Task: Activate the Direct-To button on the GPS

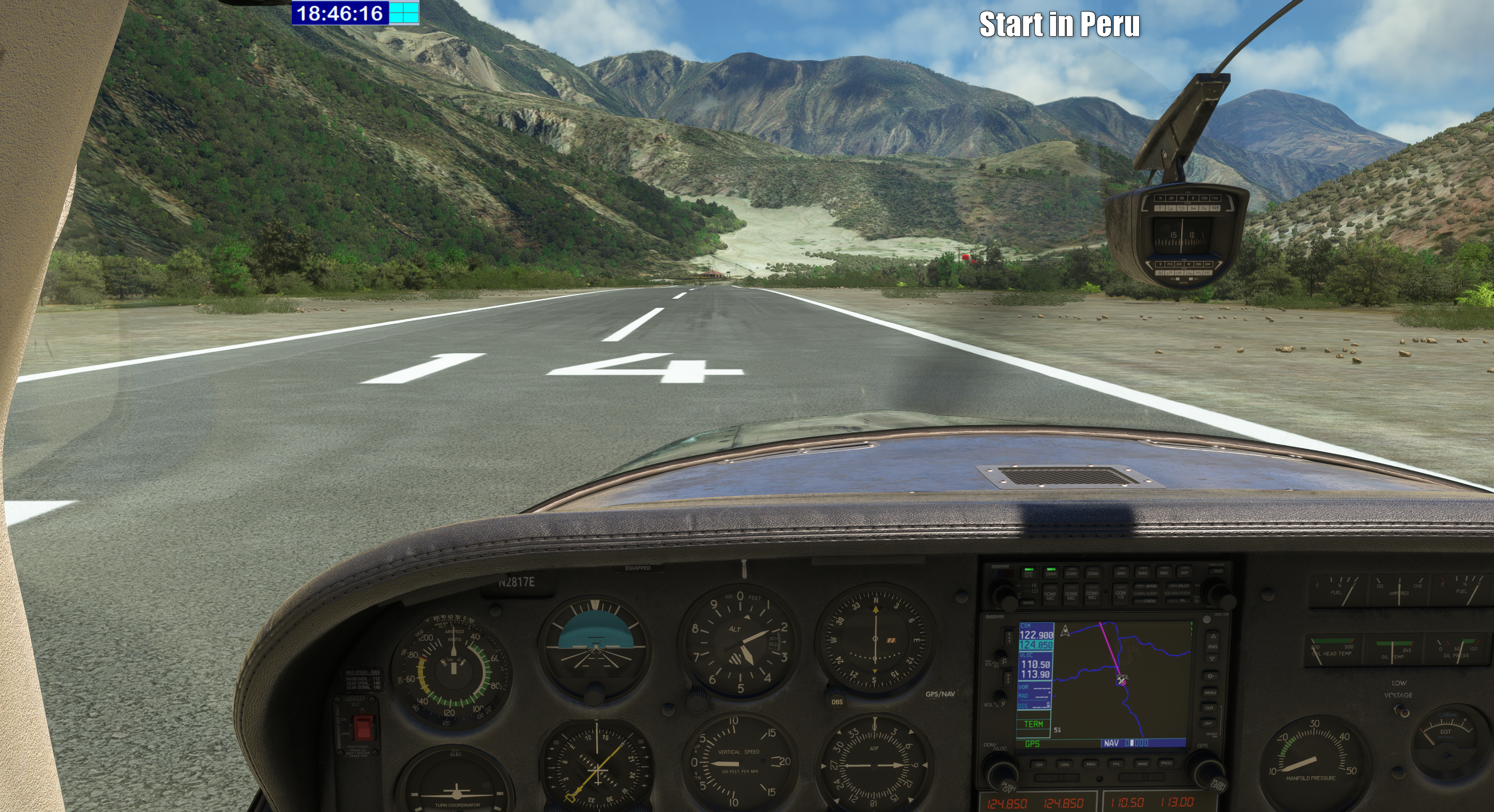Action: (x=1210, y=676)
